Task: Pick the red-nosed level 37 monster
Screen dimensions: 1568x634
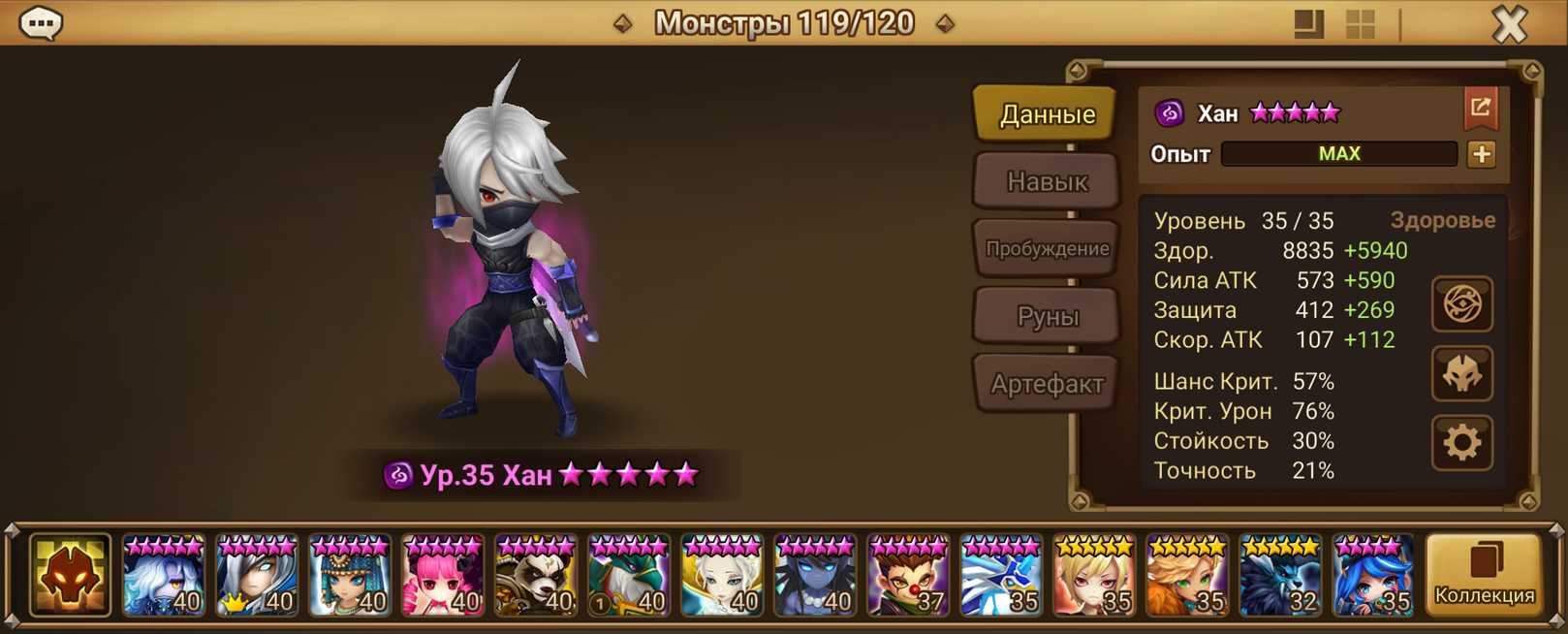Action: [908, 577]
